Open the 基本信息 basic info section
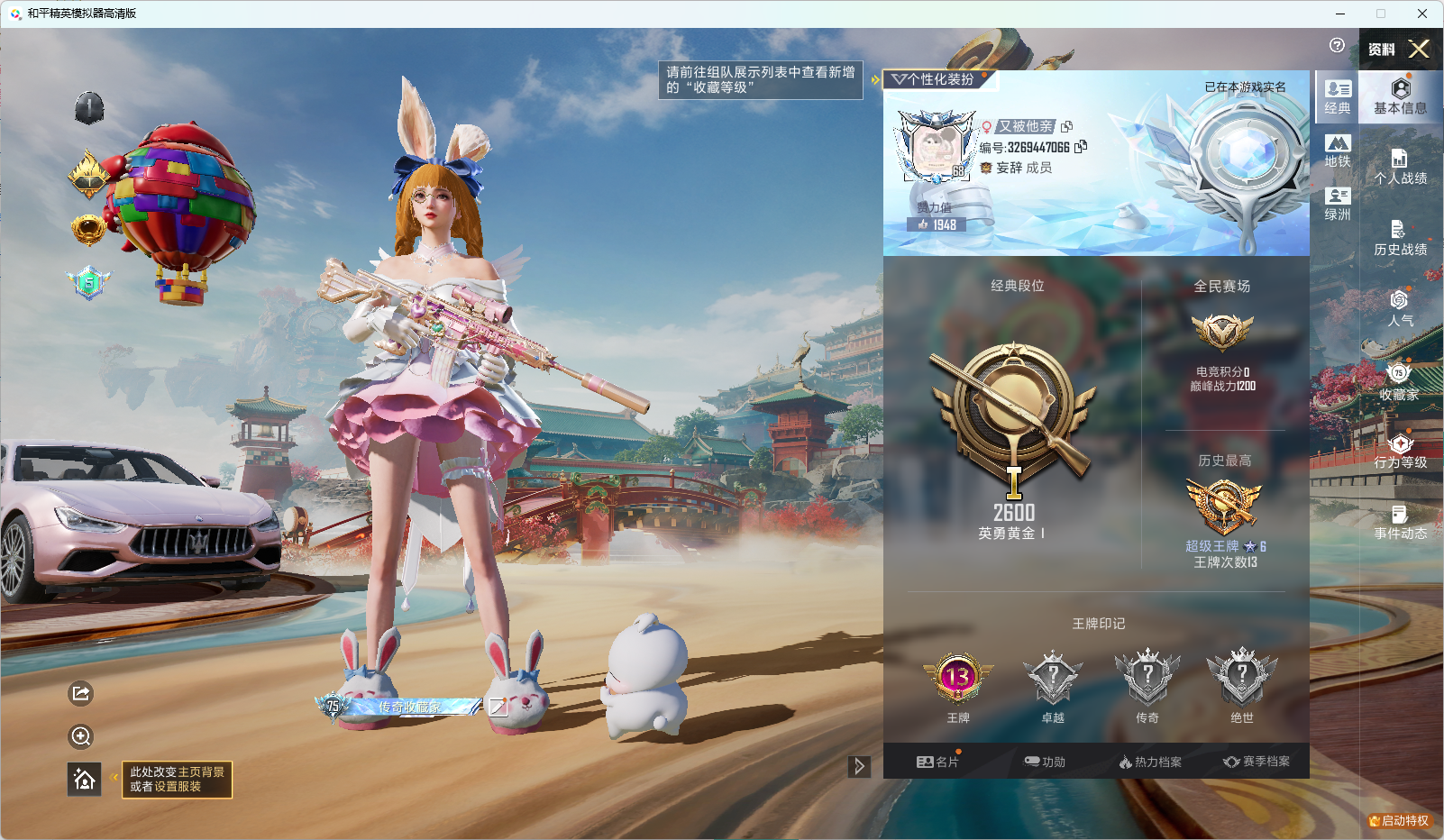 [x=1400, y=96]
